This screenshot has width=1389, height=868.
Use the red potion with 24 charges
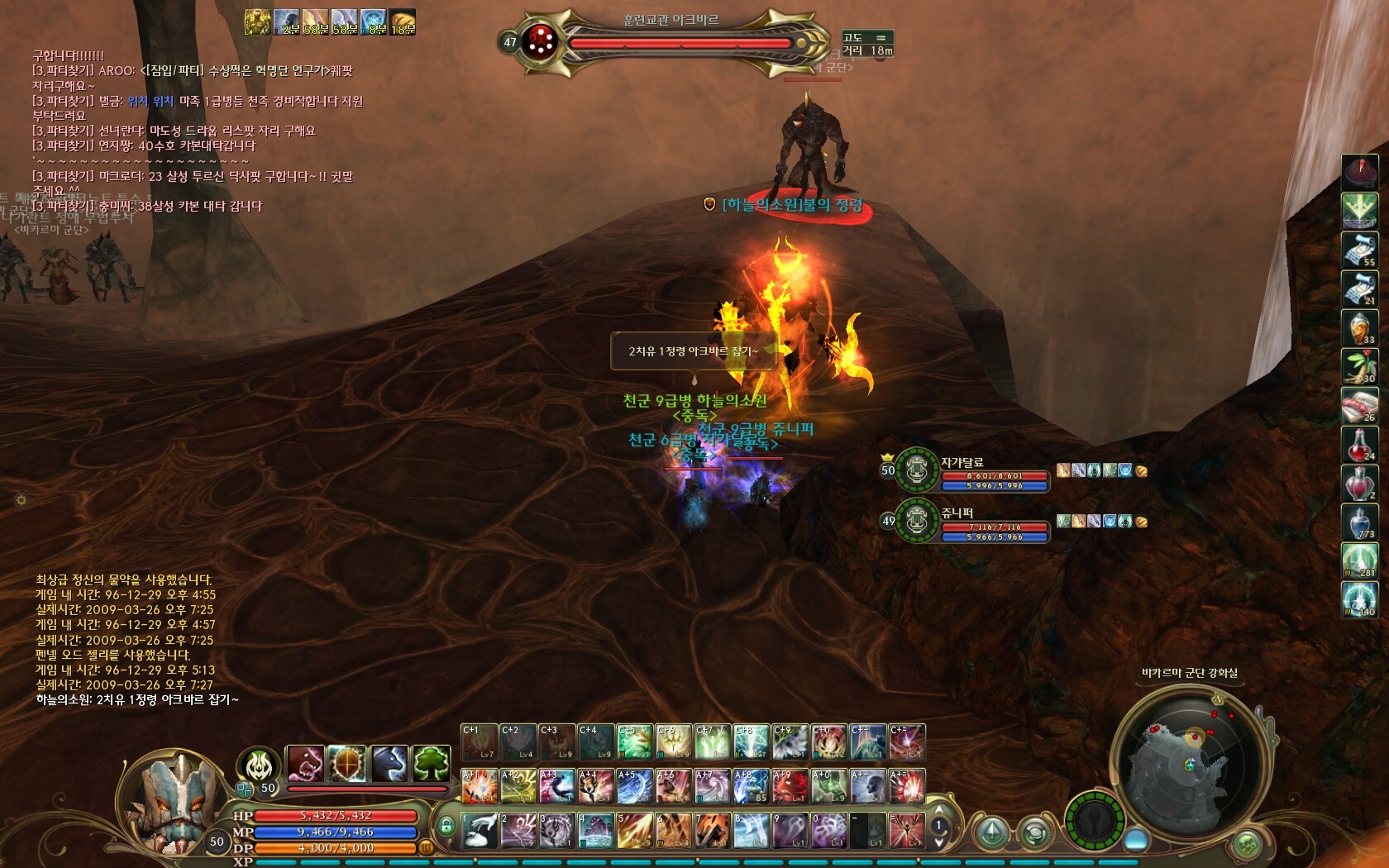pos(1359,444)
